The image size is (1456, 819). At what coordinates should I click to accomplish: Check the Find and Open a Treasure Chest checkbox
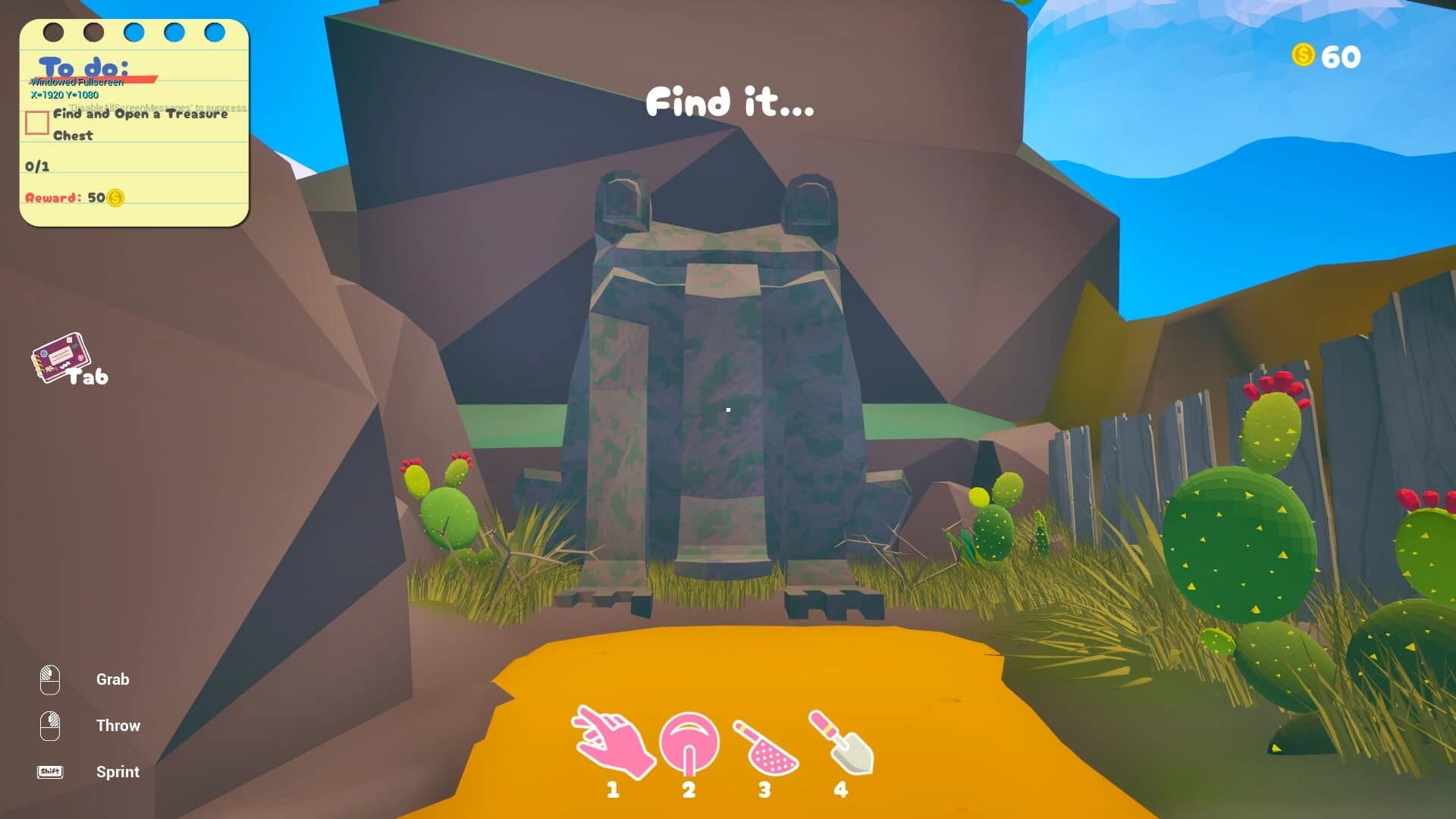pyautogui.click(x=36, y=123)
